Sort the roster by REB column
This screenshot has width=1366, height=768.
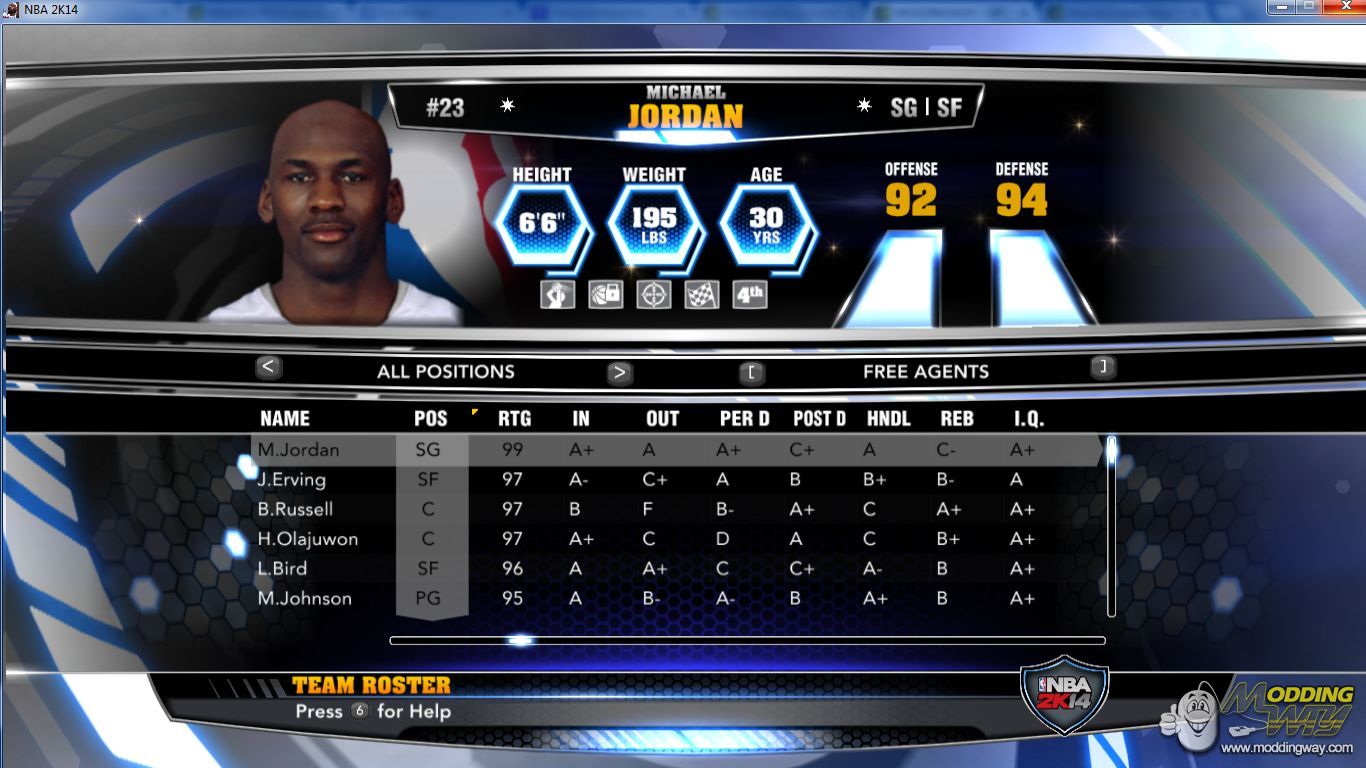click(957, 419)
